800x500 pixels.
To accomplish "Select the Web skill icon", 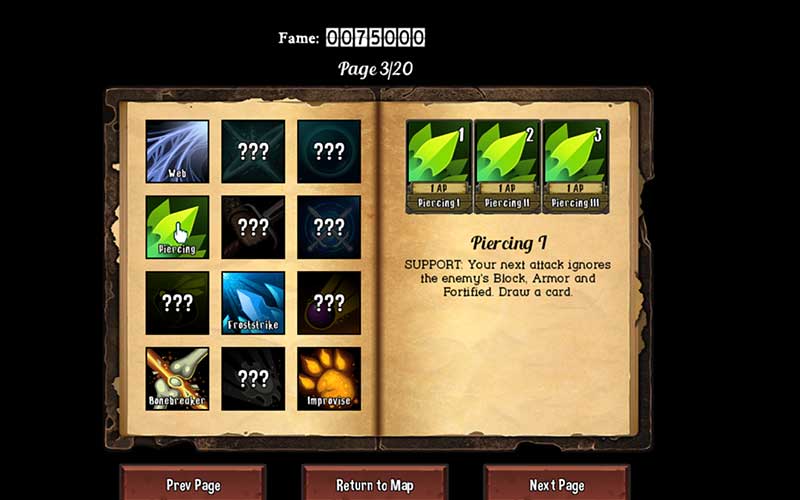I will click(177, 151).
